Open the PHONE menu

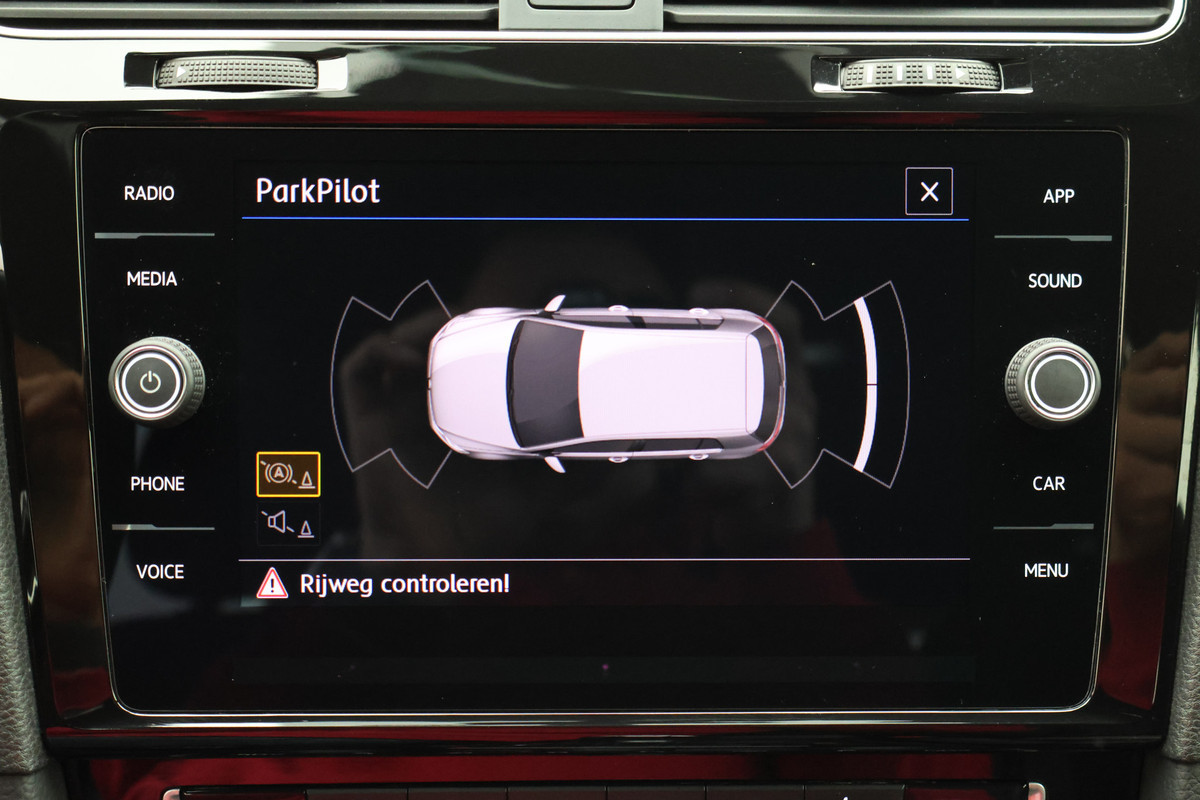[x=157, y=484]
